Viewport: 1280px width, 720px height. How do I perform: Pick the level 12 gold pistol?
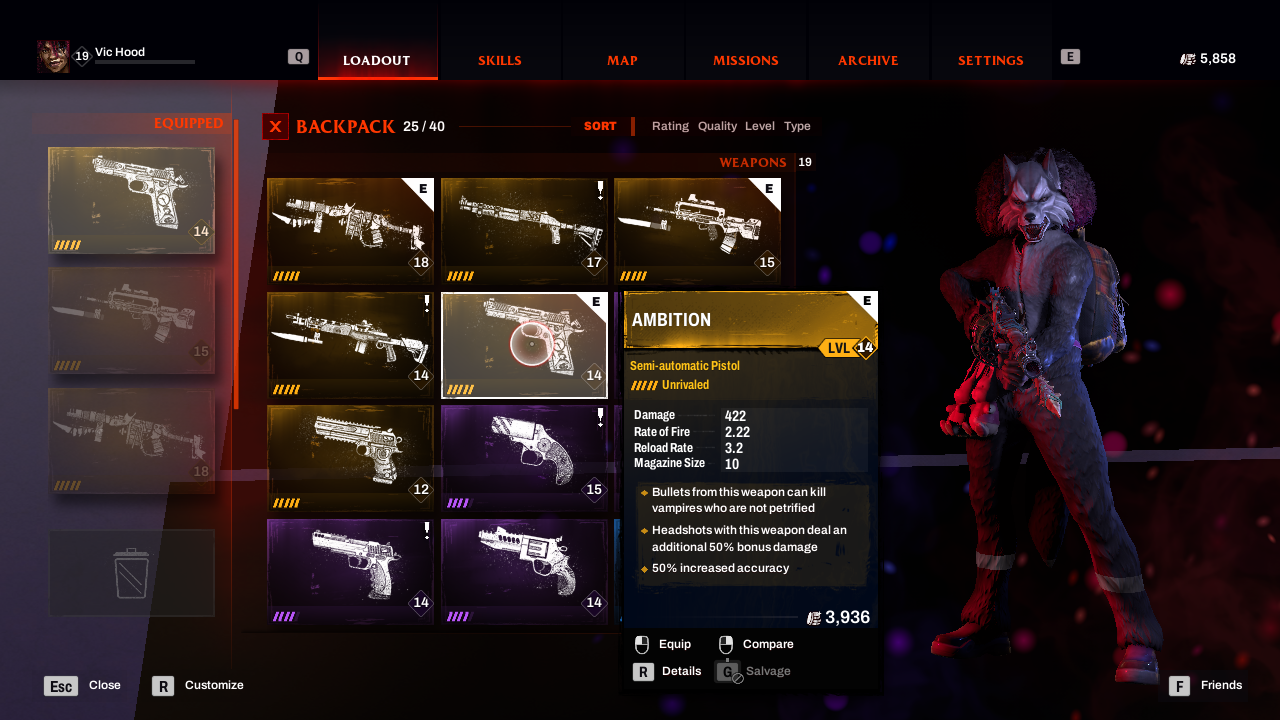pos(350,458)
